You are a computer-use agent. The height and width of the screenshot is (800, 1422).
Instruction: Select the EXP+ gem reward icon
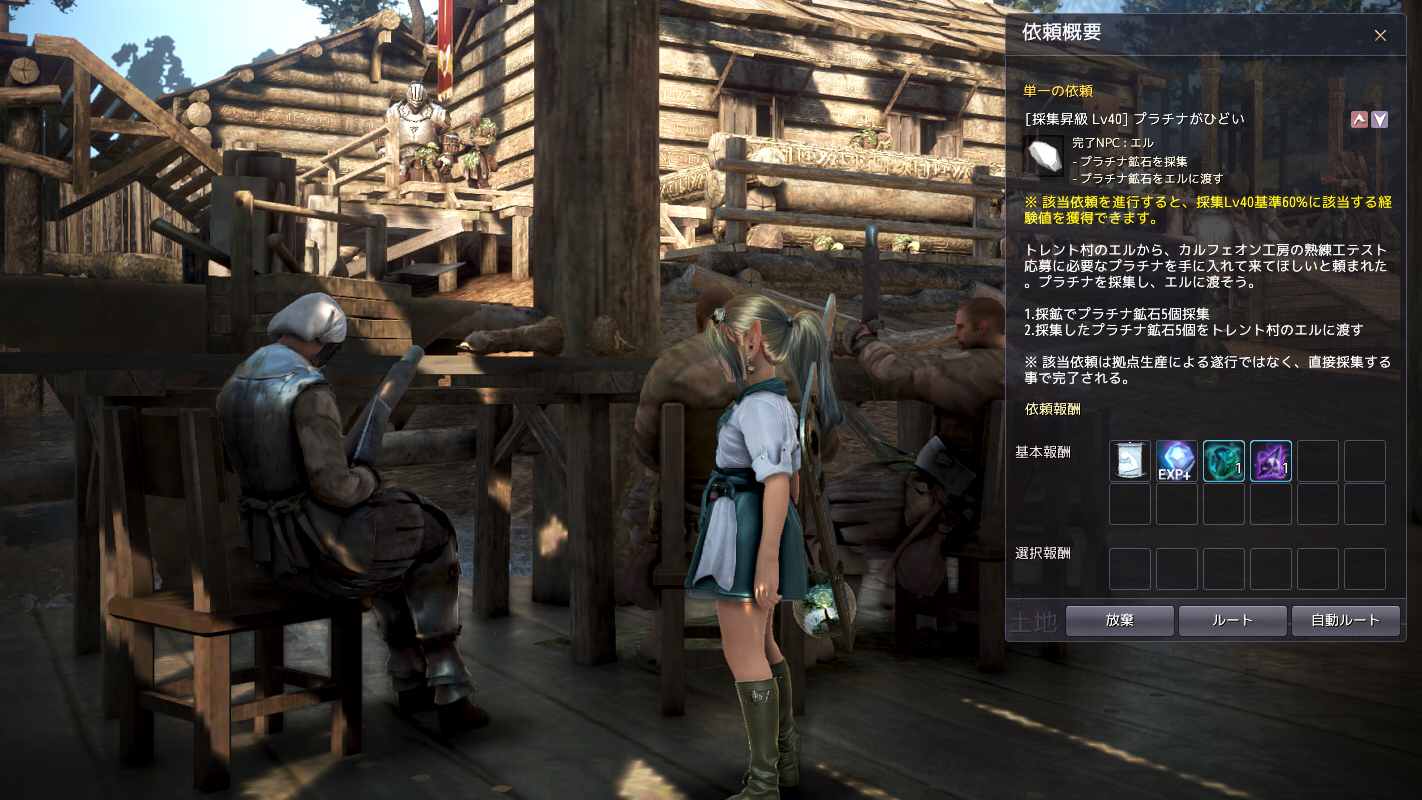click(1177, 461)
